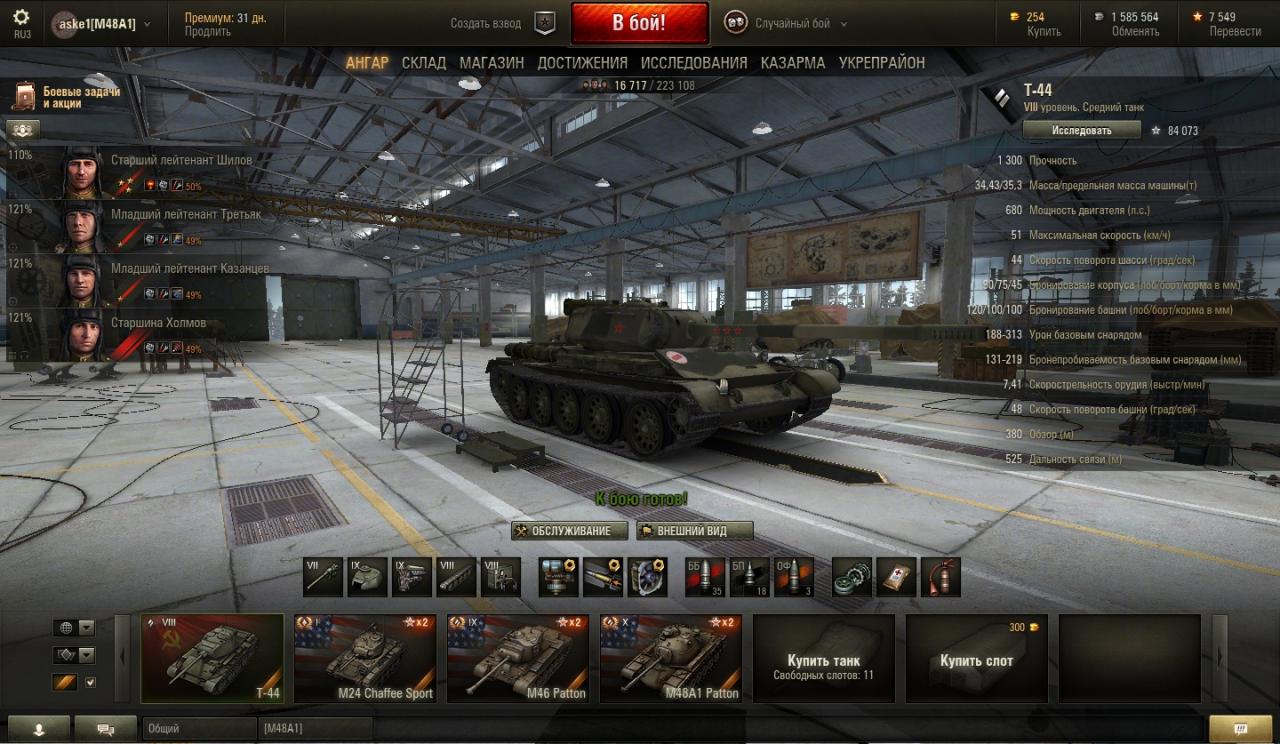The height and width of the screenshot is (744, 1280).
Task: Start battle with the red В бой! button
Action: click(639, 23)
